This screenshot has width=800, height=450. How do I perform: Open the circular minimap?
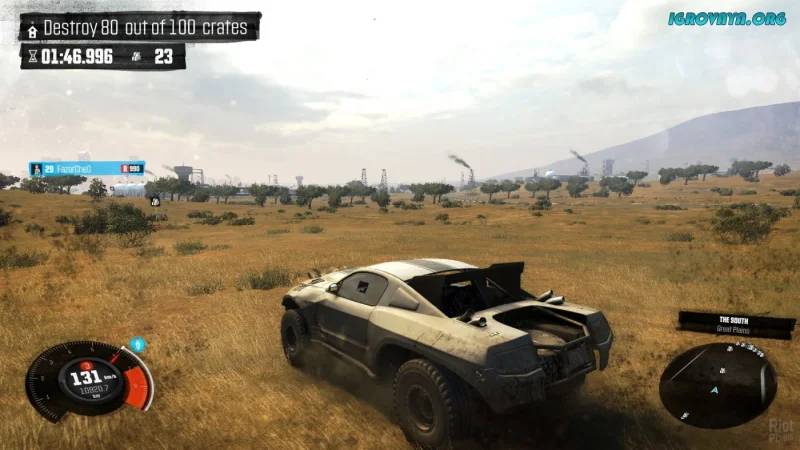717,386
